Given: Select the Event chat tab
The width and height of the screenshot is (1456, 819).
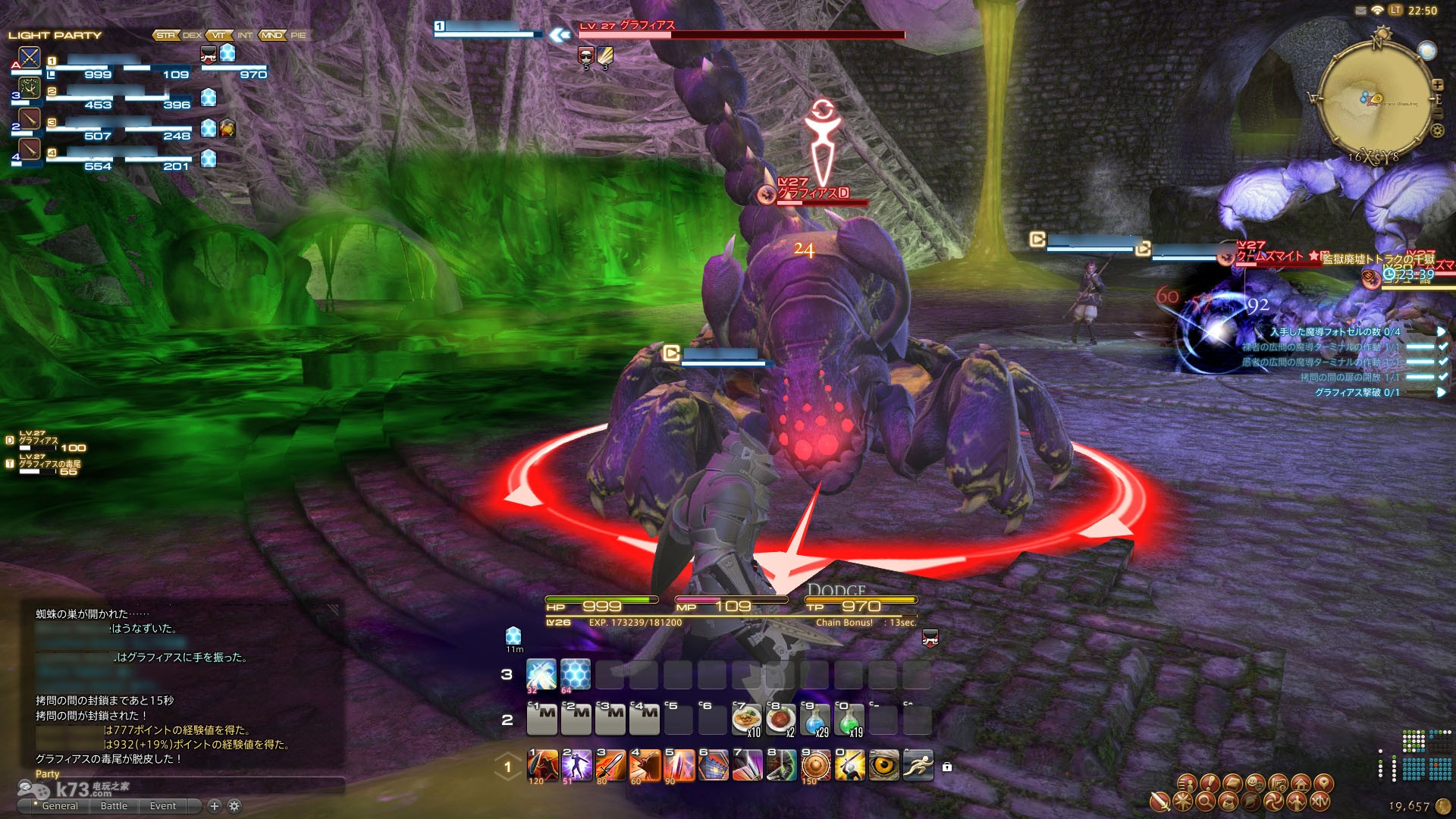Looking at the screenshot, I should [x=162, y=805].
